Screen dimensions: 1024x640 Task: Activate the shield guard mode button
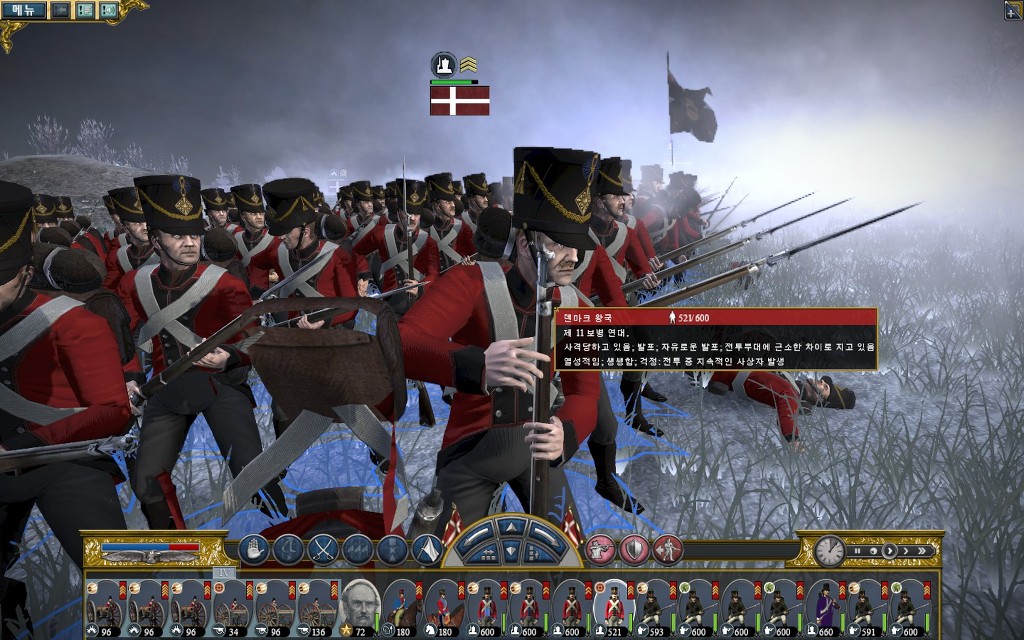(634, 549)
